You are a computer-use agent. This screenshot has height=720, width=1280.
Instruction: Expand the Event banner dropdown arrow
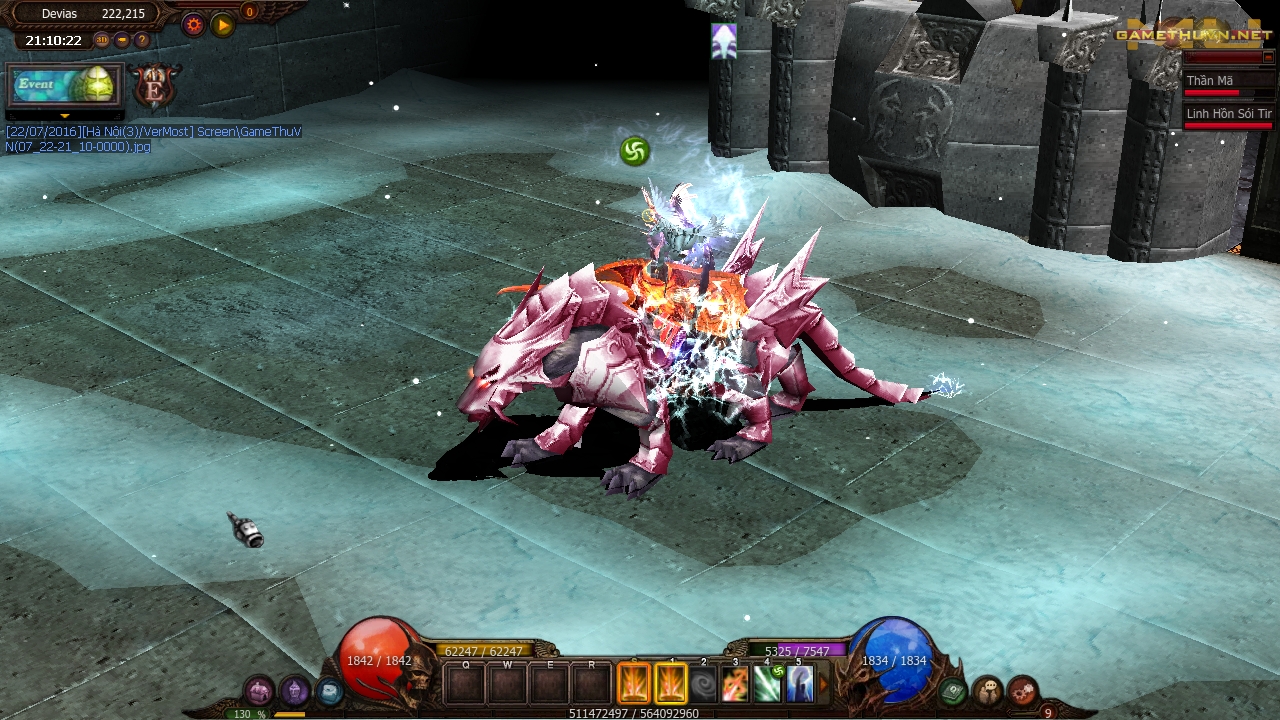pyautogui.click(x=65, y=116)
